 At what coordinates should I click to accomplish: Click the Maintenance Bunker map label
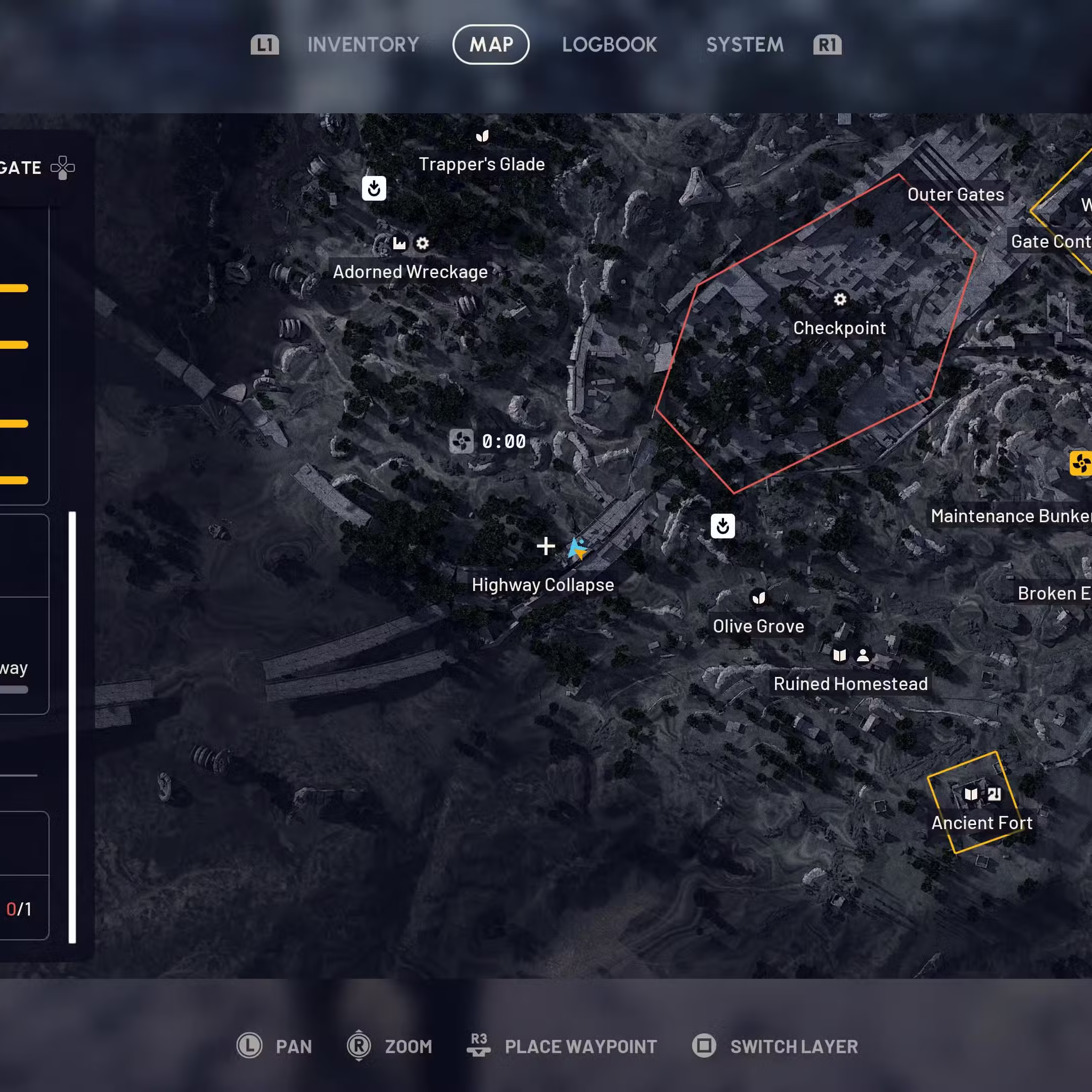tap(1011, 516)
